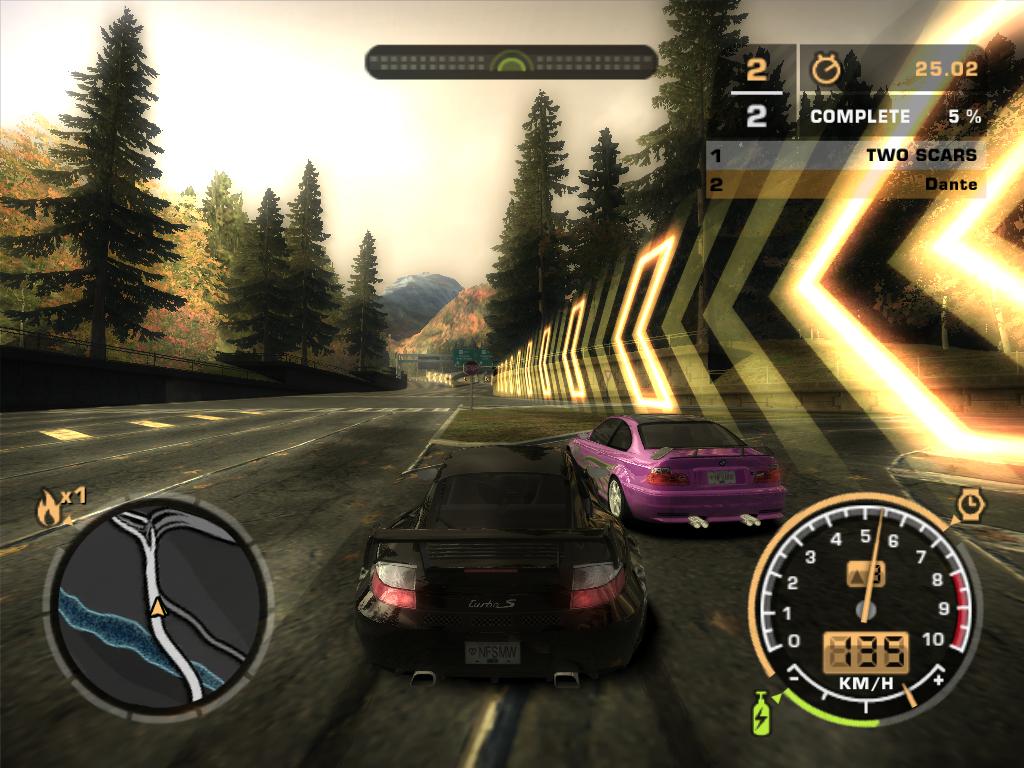This screenshot has width=1024, height=768.
Task: Click the circular minimap
Action: (158, 606)
